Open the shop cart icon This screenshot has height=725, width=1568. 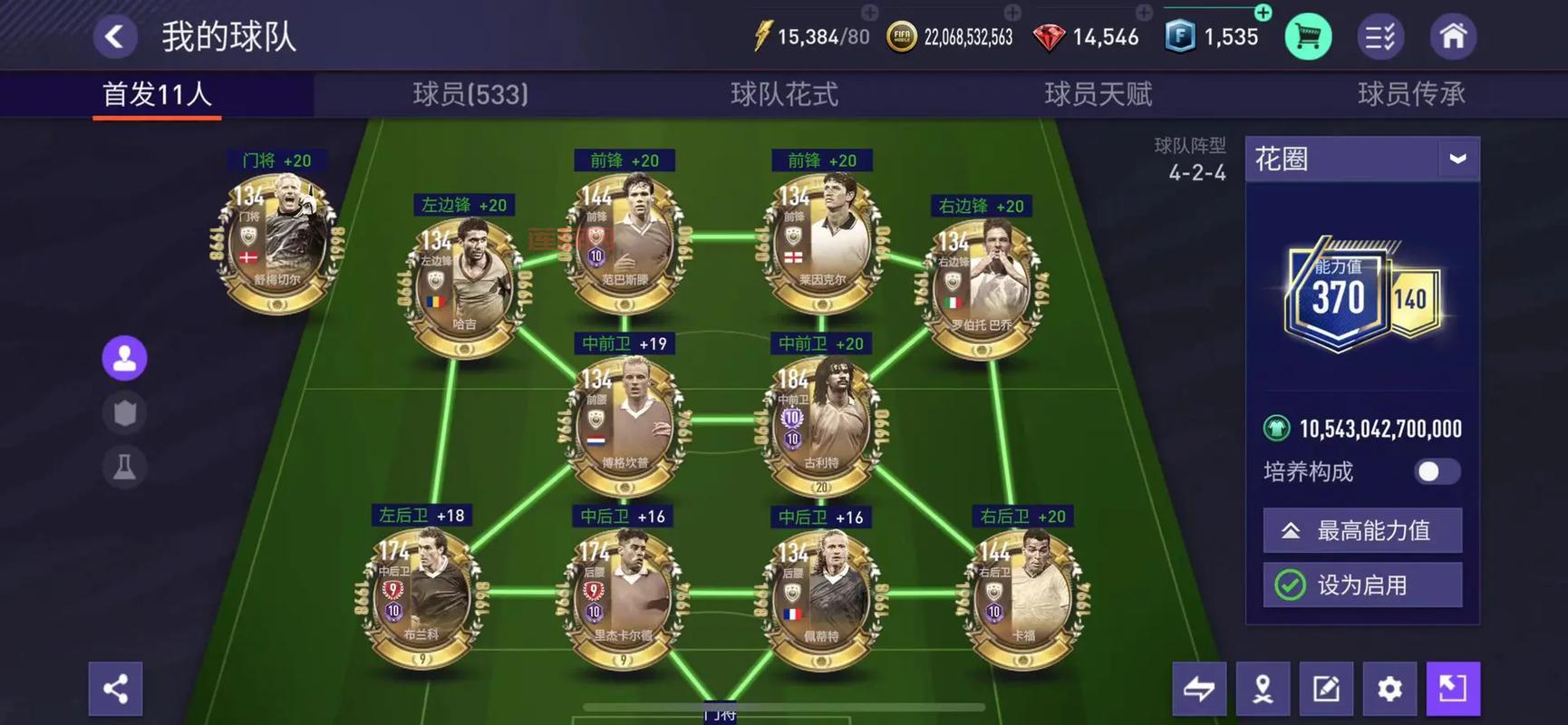point(1307,37)
